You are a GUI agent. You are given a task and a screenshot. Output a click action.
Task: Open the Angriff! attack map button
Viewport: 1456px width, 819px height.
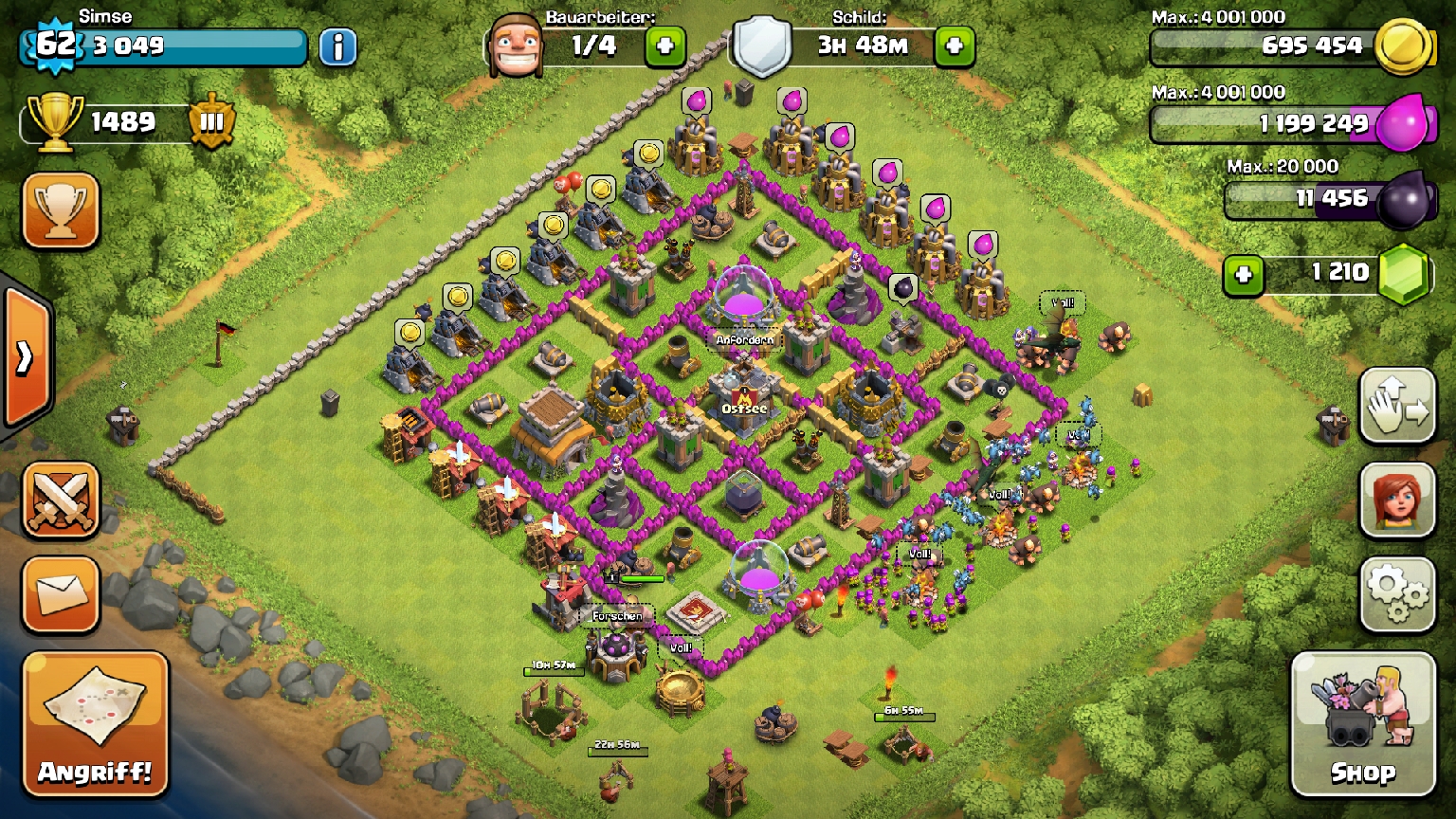(x=95, y=724)
